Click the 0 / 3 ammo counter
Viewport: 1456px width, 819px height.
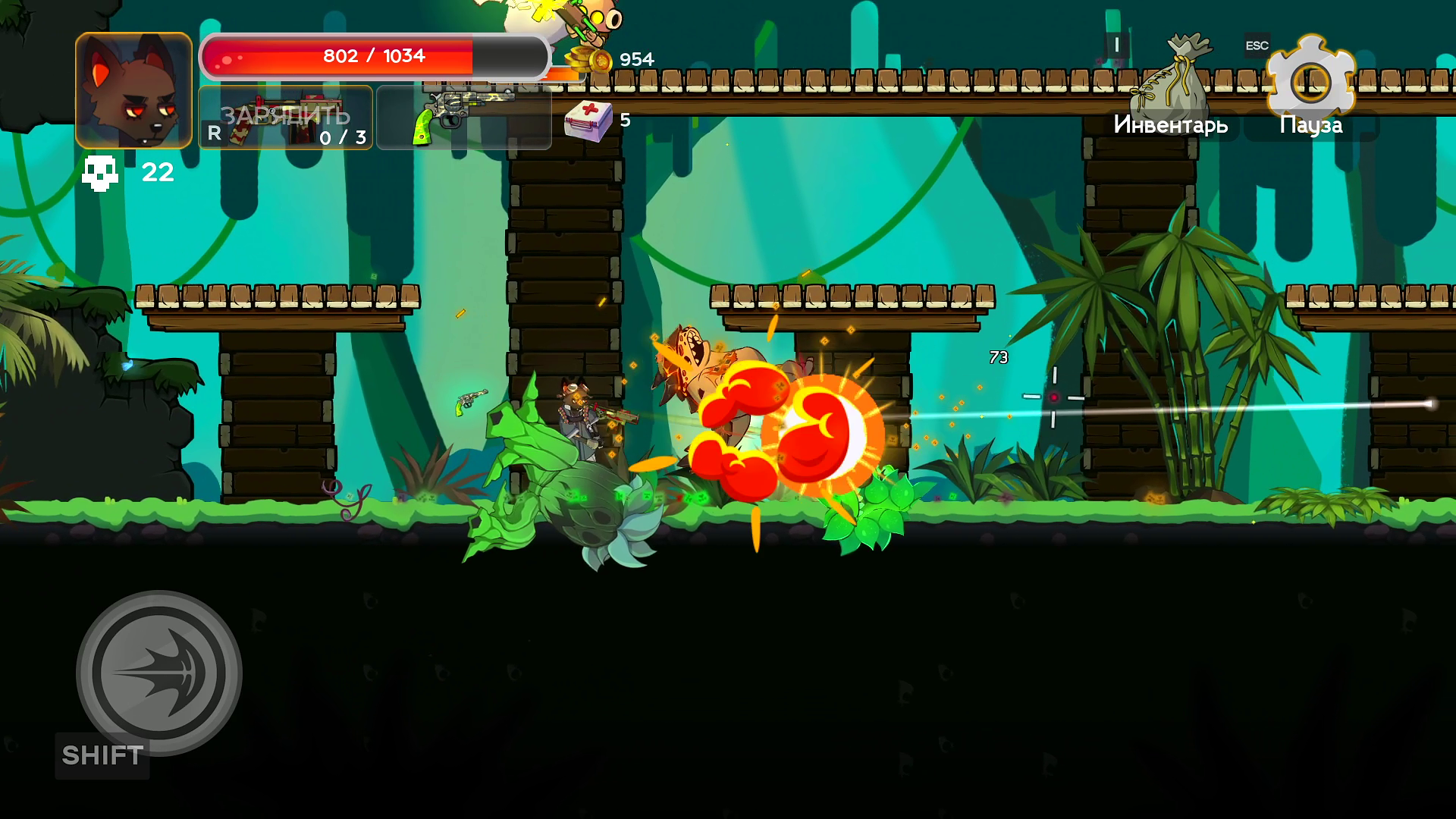(342, 137)
